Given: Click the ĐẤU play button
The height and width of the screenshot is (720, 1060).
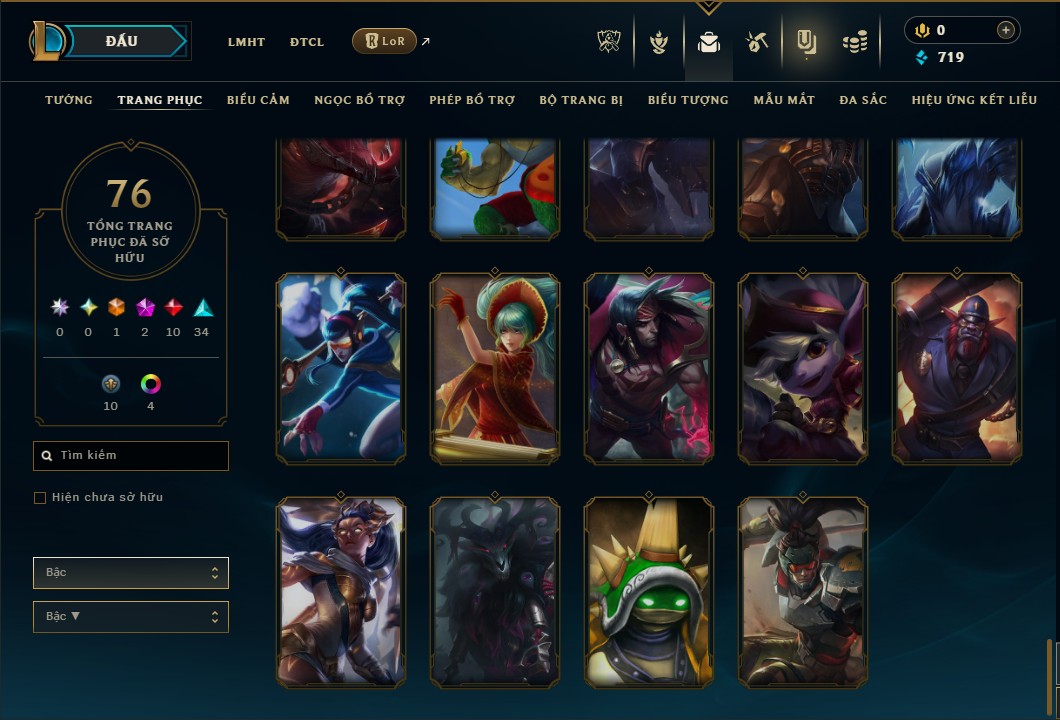Looking at the screenshot, I should pyautogui.click(x=122, y=41).
